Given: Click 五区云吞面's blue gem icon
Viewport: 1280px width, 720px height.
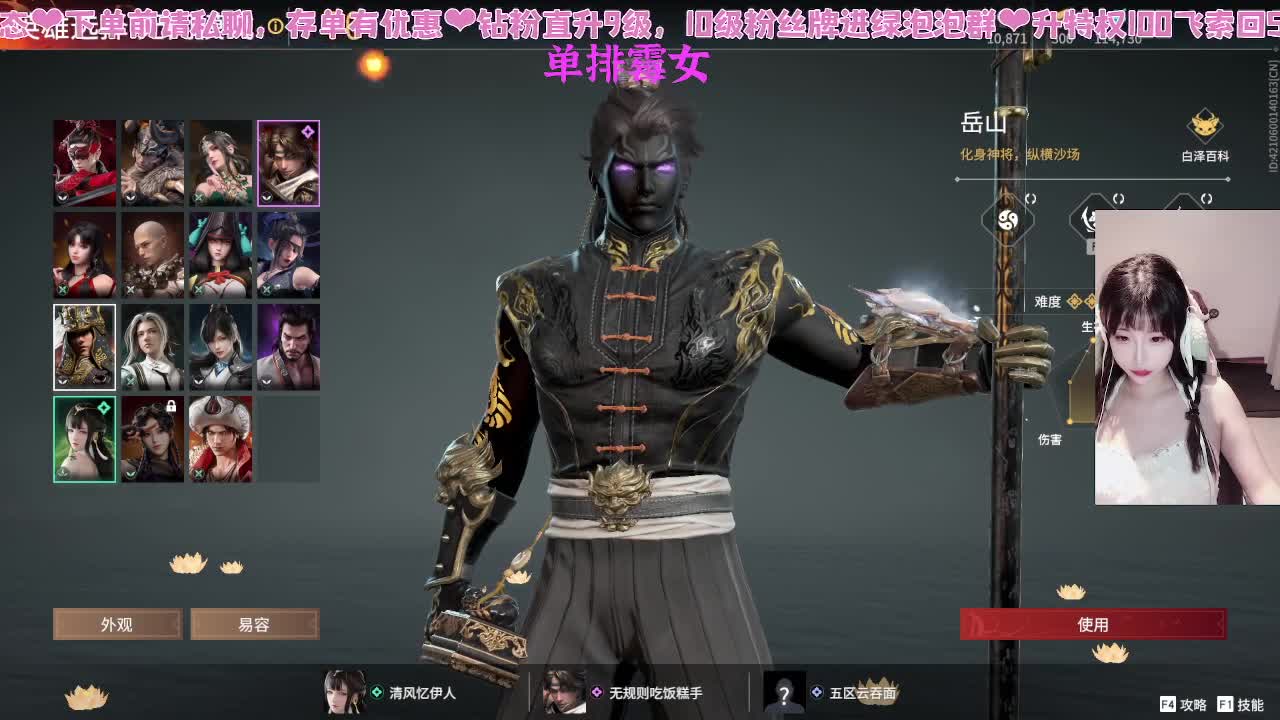Looking at the screenshot, I should (x=817, y=690).
